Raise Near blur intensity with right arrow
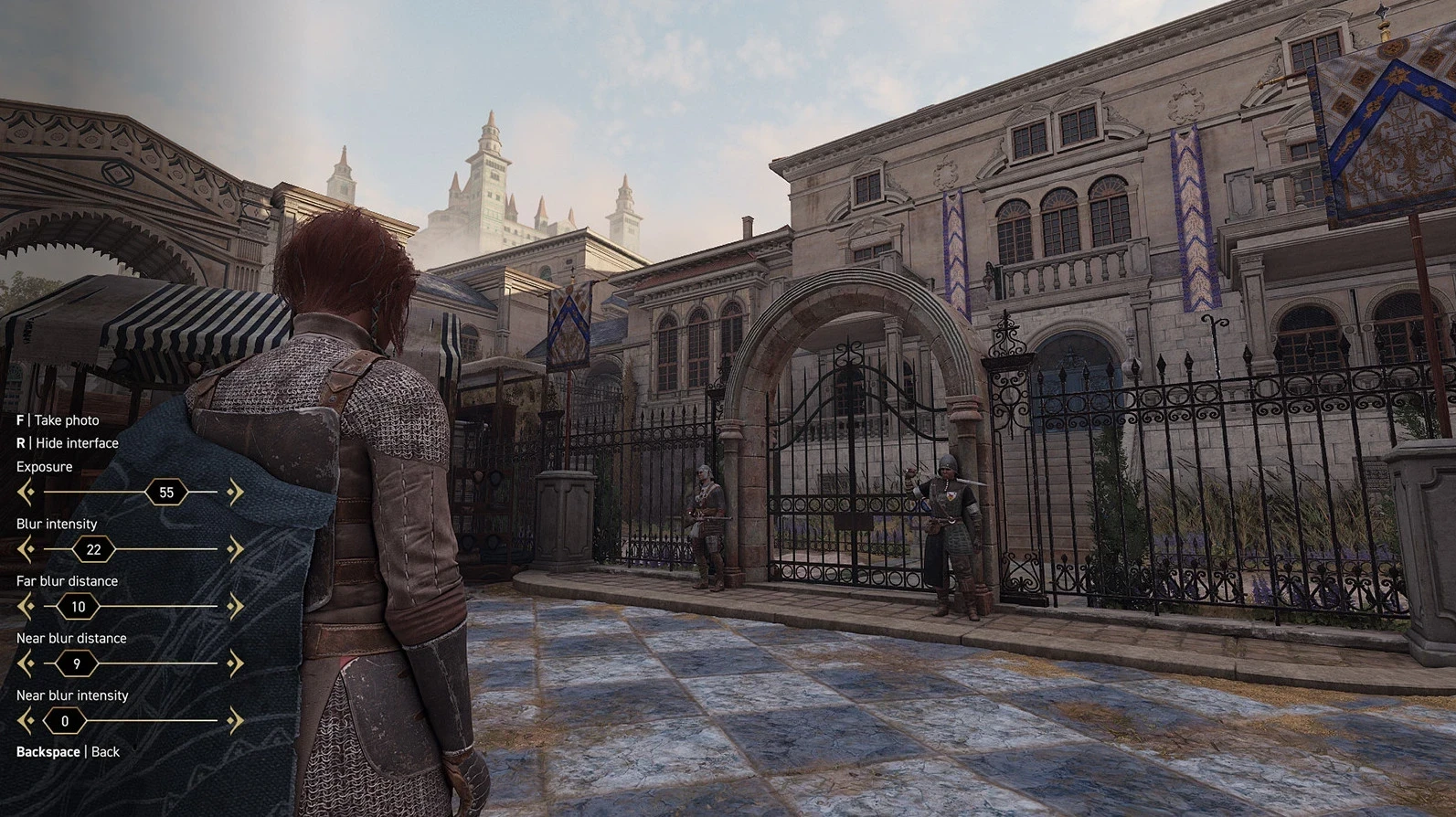 tap(235, 721)
